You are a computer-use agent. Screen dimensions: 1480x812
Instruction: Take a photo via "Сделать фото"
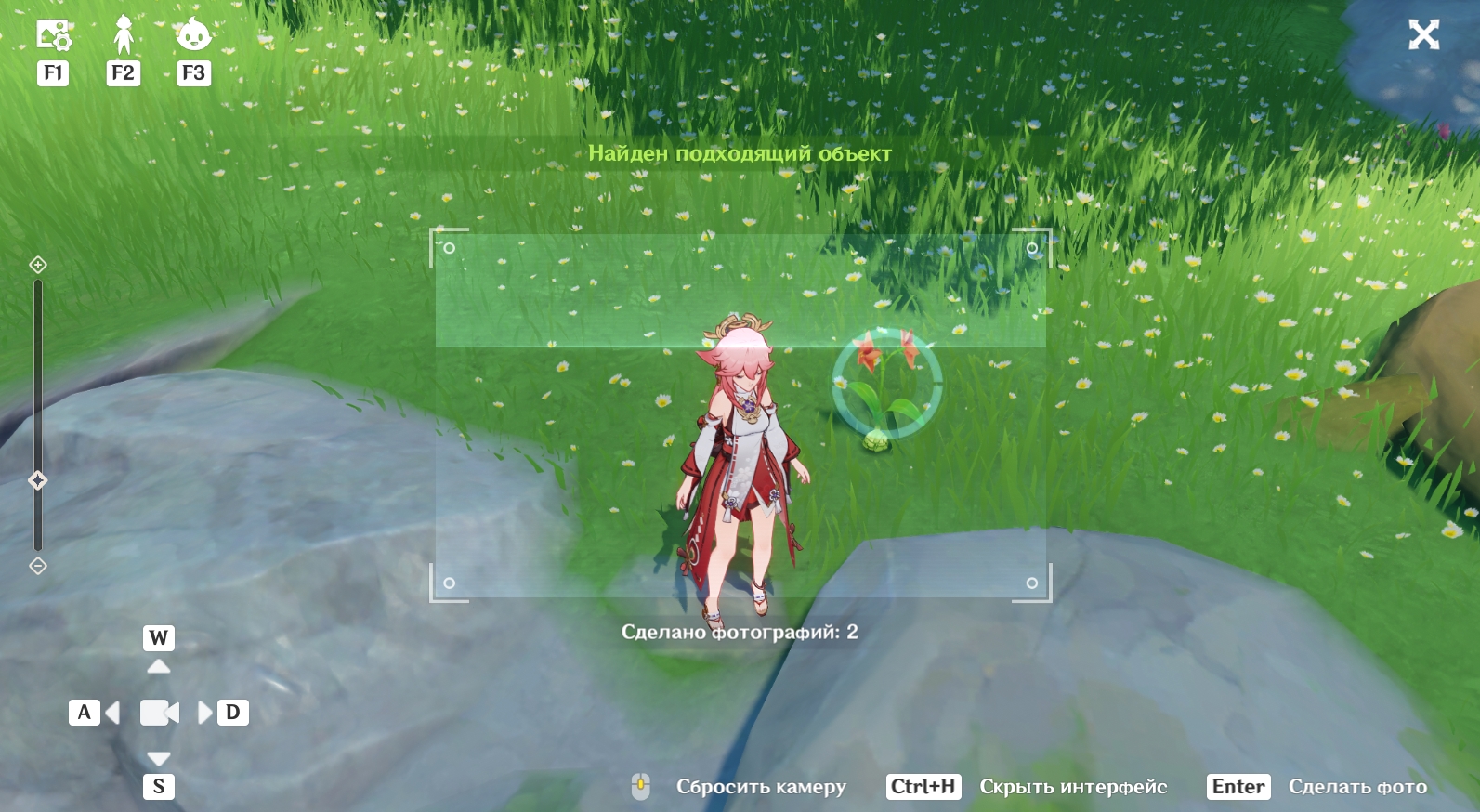pos(1356,787)
